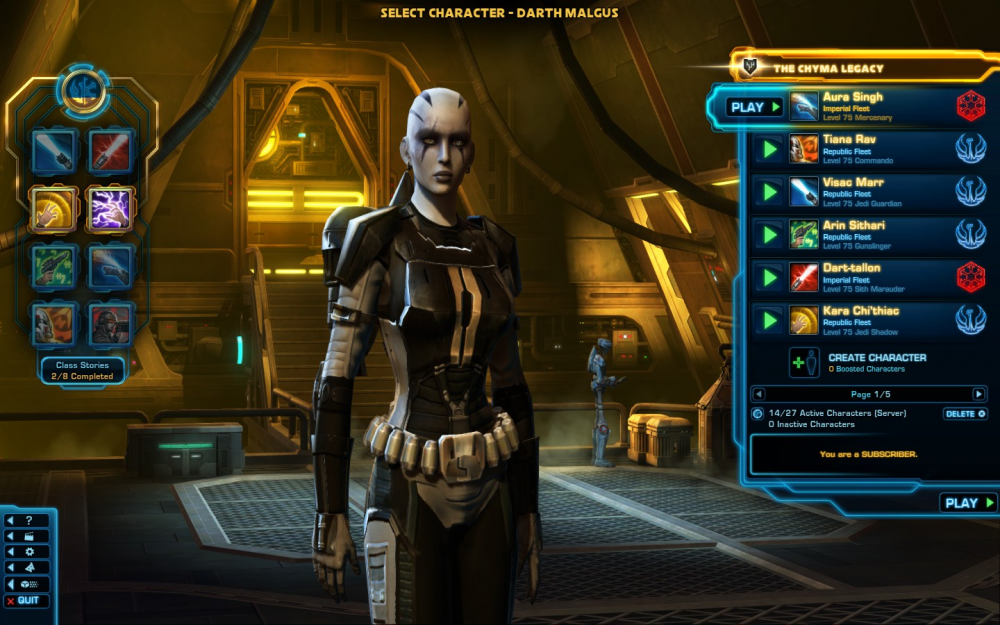Pick the Dart-tallon Sith Marauder row
Image resolution: width=1000 pixels, height=625 pixels.
point(860,277)
